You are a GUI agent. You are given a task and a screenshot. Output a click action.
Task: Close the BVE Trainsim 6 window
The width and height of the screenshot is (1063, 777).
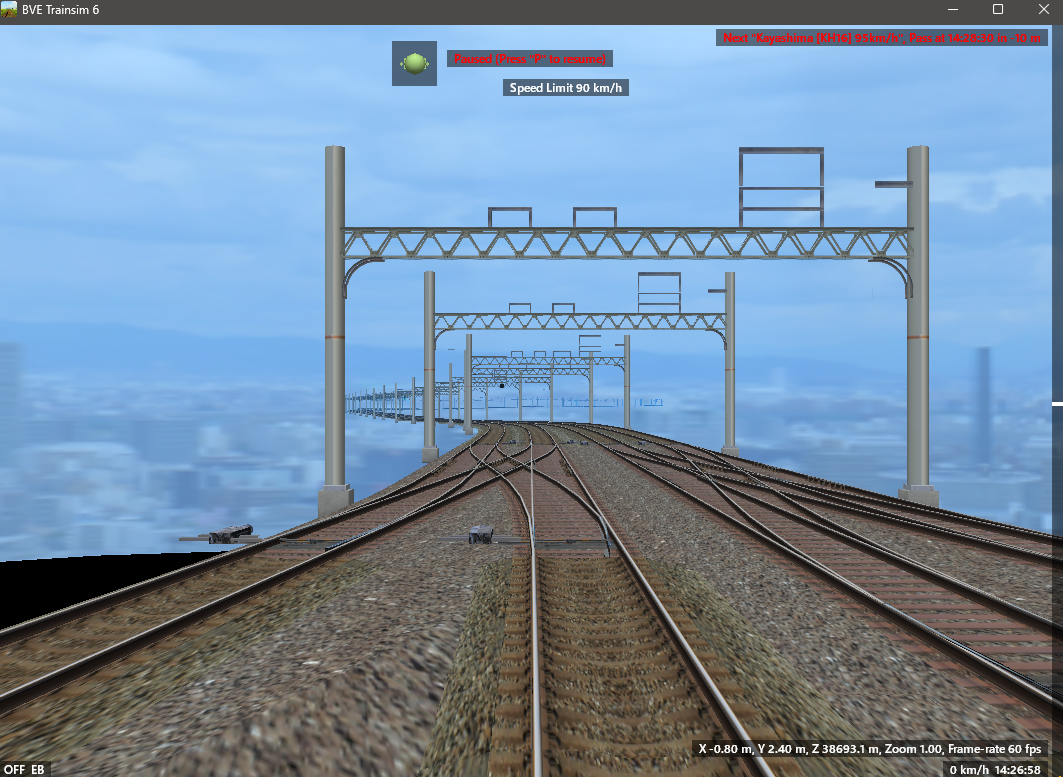(1042, 10)
